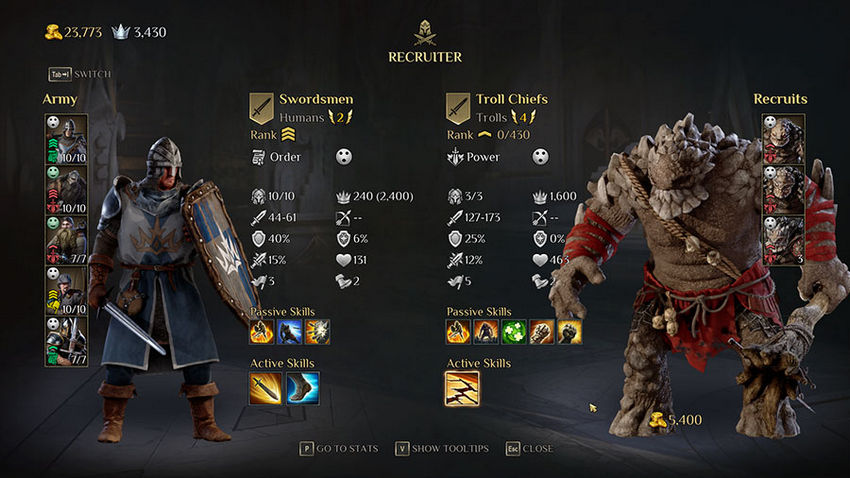Click the Power alignment icon for Troll Chiefs
This screenshot has width=850, height=478.
(454, 157)
